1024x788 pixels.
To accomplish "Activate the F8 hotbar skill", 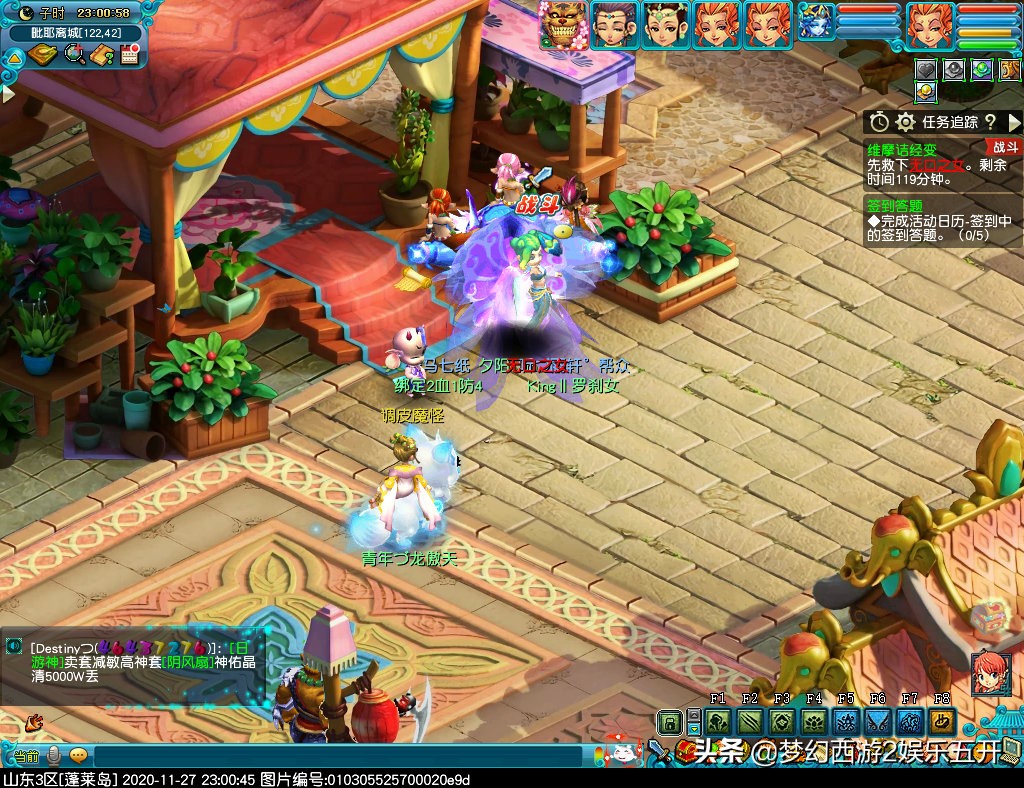I will (x=941, y=722).
